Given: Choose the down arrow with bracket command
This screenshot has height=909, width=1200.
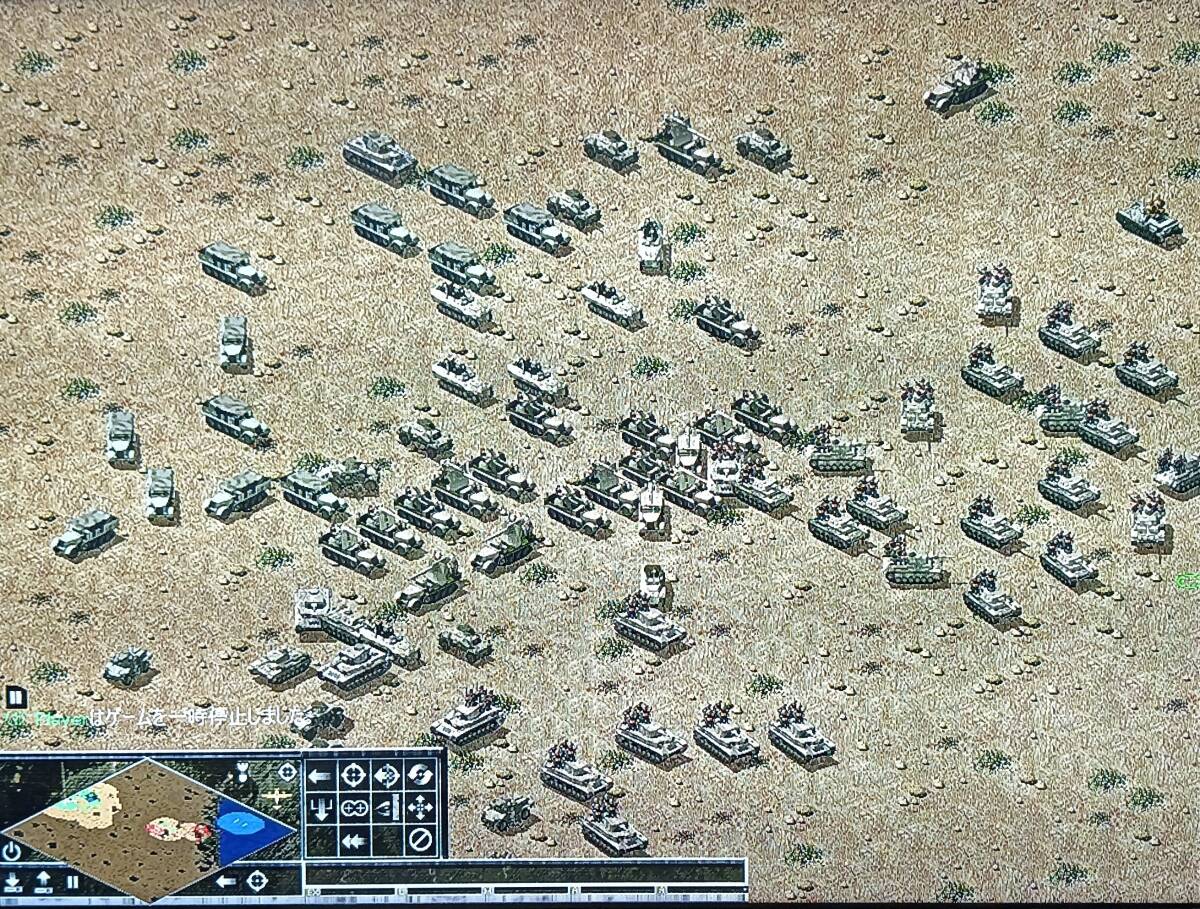Looking at the screenshot, I should pyautogui.click(x=320, y=808).
